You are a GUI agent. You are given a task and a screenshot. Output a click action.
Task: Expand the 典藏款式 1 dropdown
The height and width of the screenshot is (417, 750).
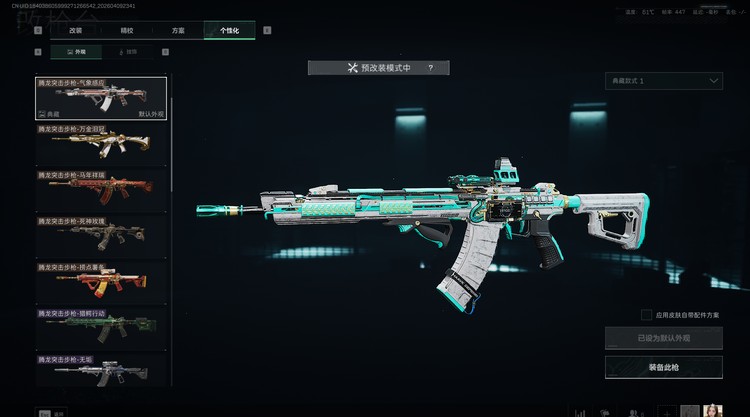coord(664,80)
